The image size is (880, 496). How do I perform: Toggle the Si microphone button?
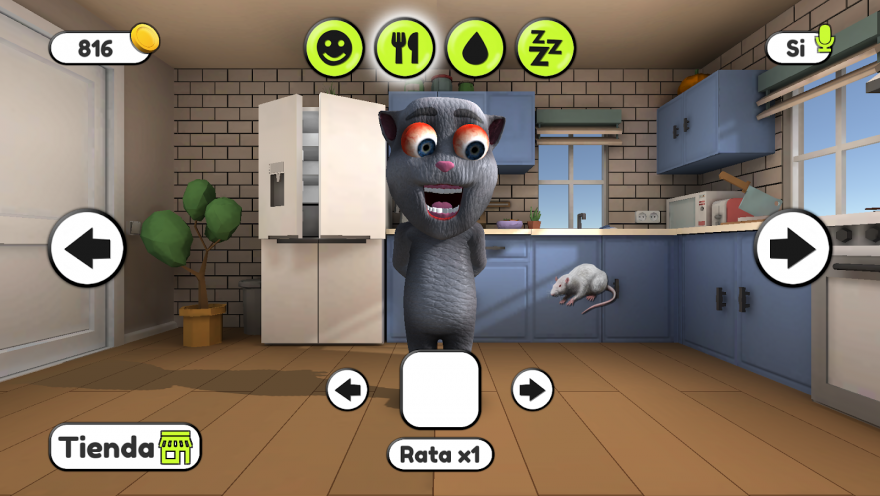[800, 45]
